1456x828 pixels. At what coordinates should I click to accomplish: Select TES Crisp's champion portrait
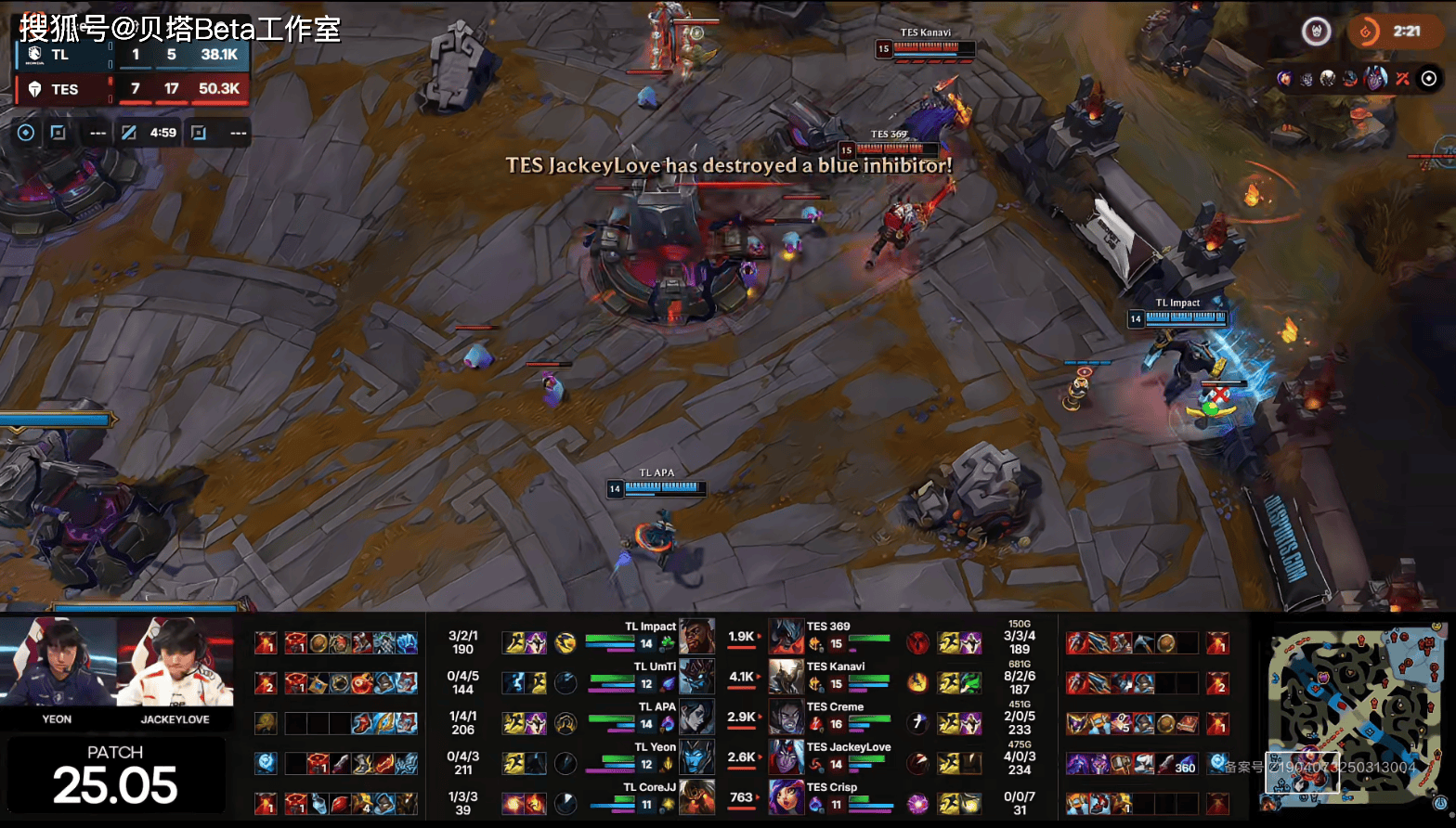pos(786,796)
